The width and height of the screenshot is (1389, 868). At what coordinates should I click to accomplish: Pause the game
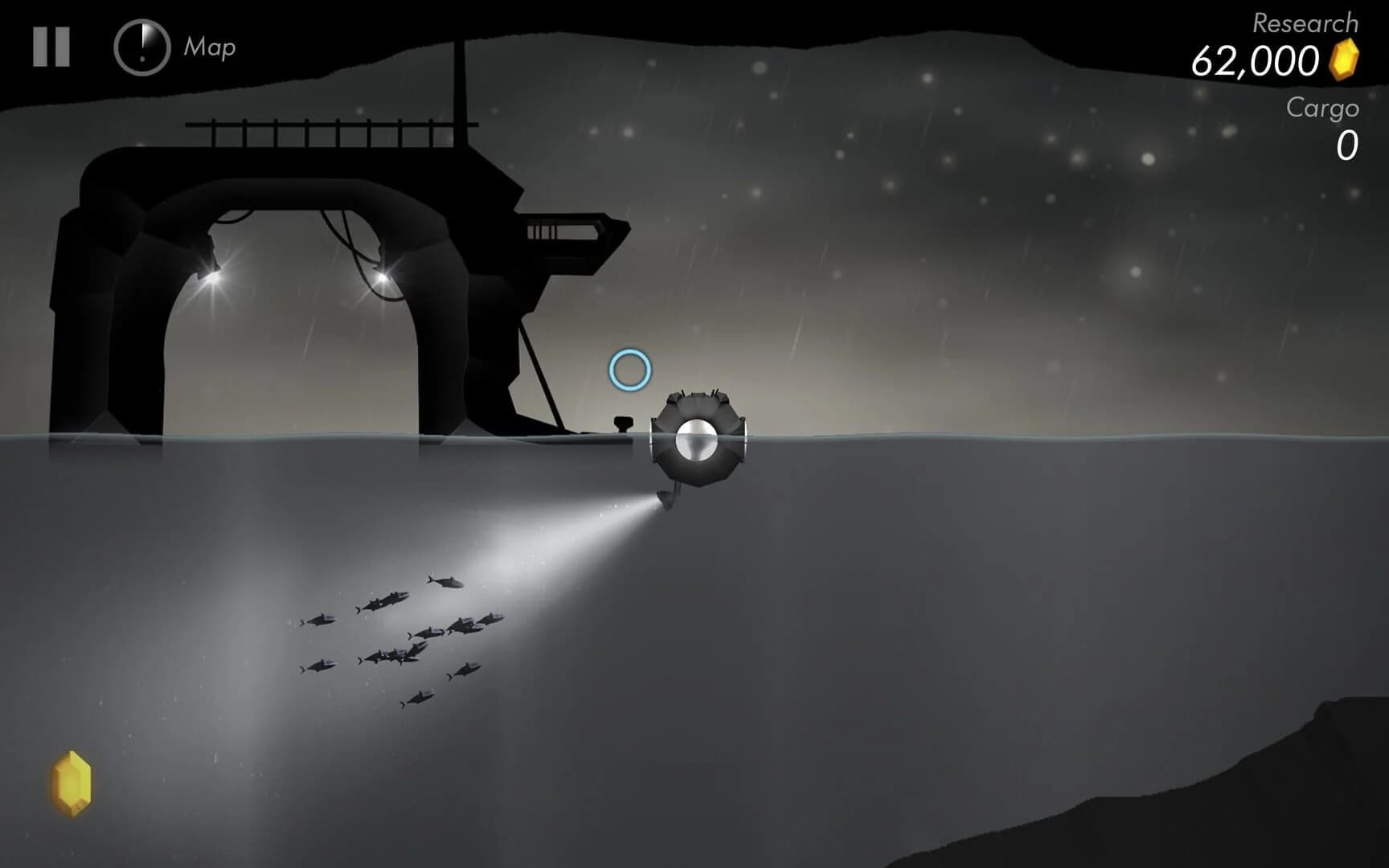(x=50, y=46)
